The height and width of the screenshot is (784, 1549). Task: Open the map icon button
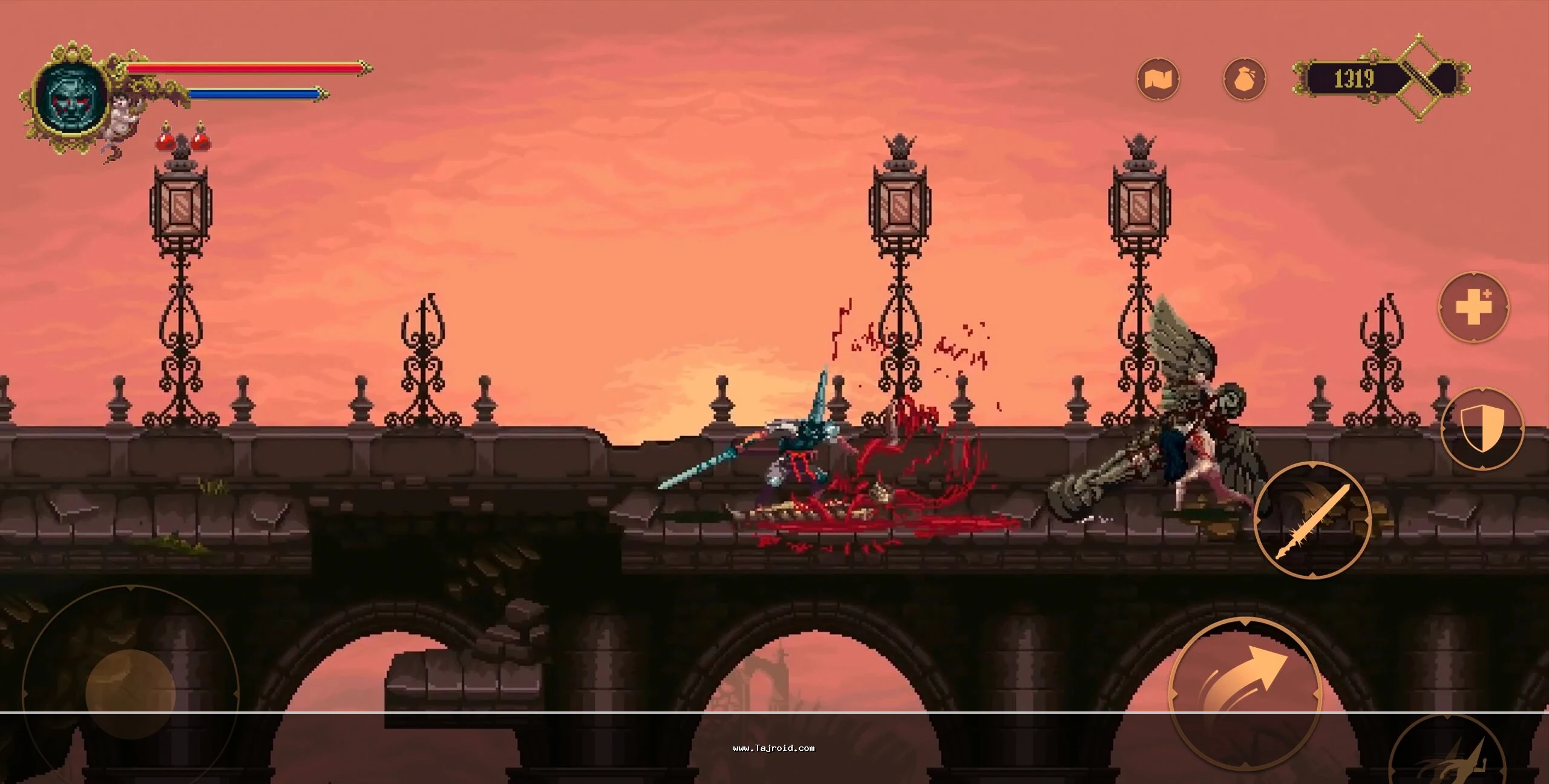(1158, 79)
